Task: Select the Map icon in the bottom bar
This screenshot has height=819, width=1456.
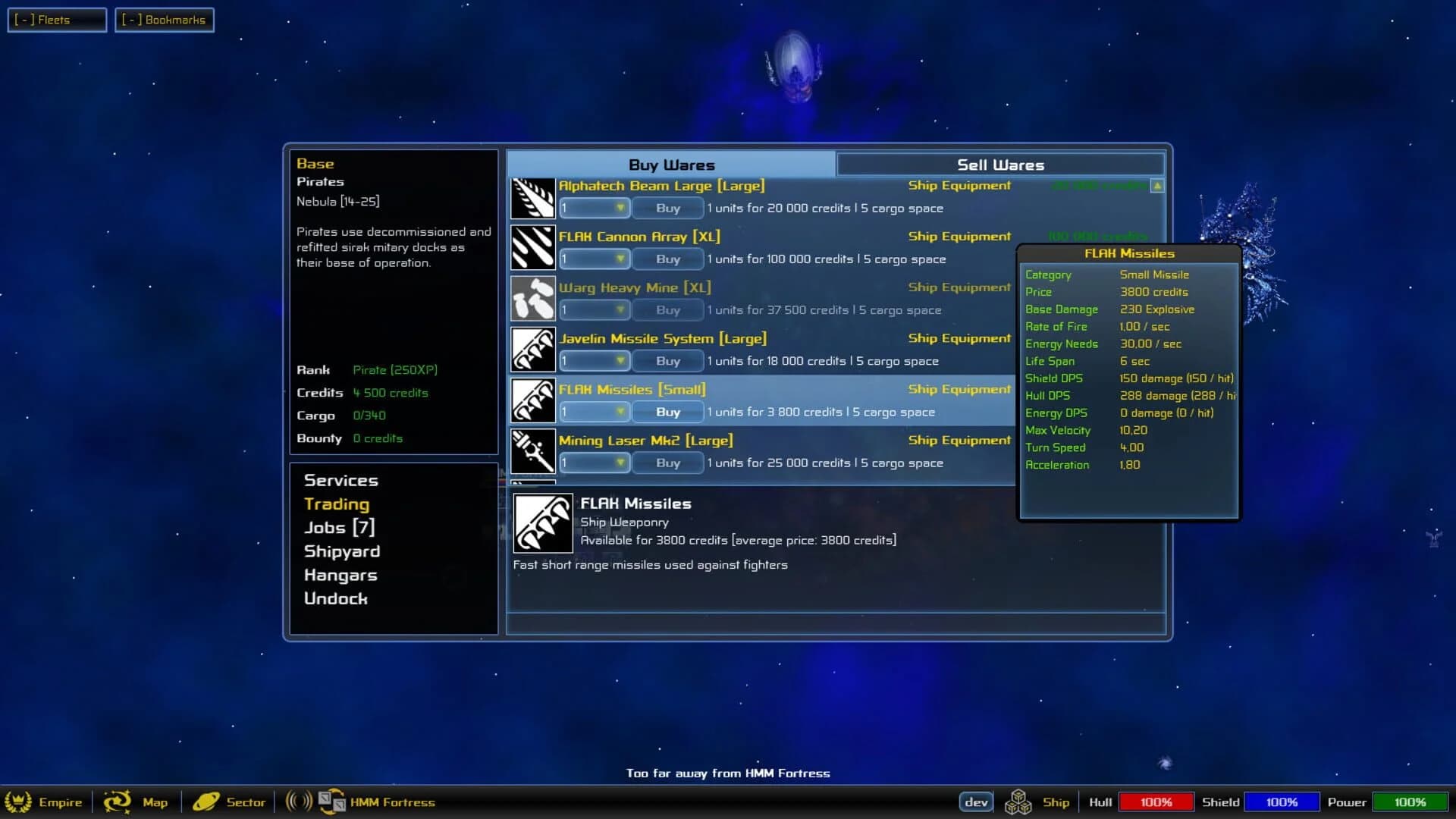Action: (118, 802)
